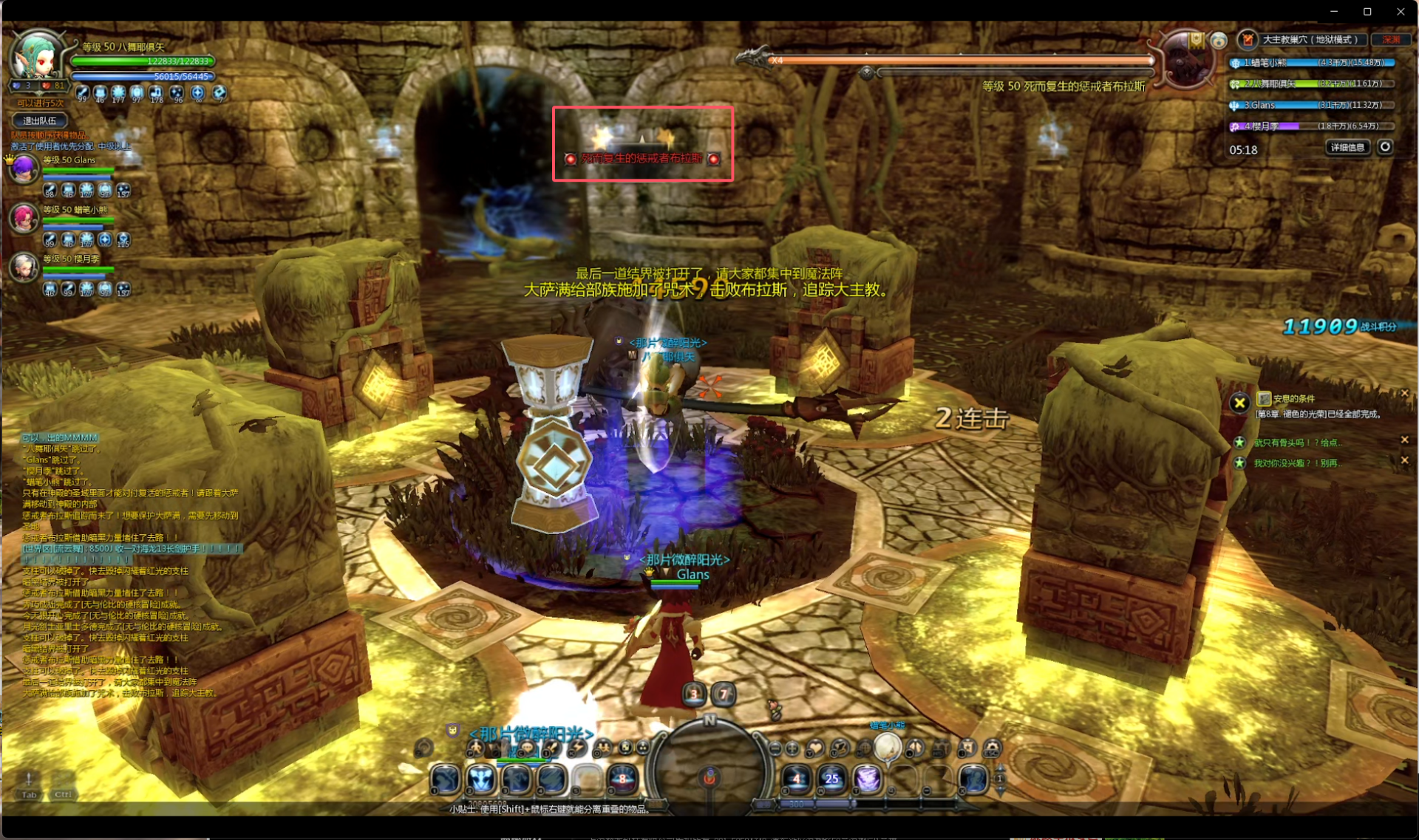The image size is (1419, 840).
Task: Minimize the game window
Action: pyautogui.click(x=1334, y=11)
